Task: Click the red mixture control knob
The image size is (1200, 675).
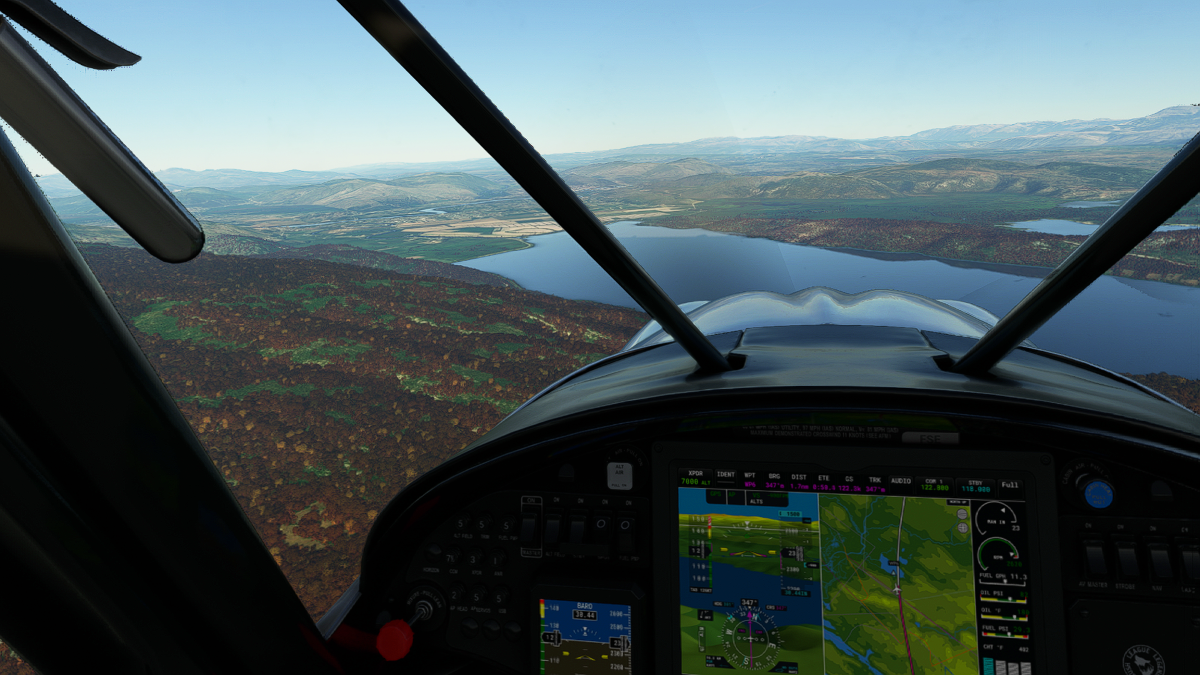Action: pos(395,640)
